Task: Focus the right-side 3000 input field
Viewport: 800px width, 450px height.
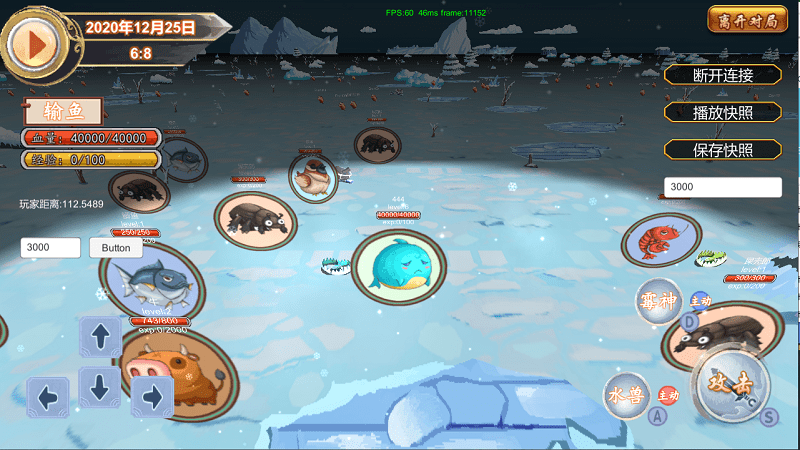Action: (723, 187)
